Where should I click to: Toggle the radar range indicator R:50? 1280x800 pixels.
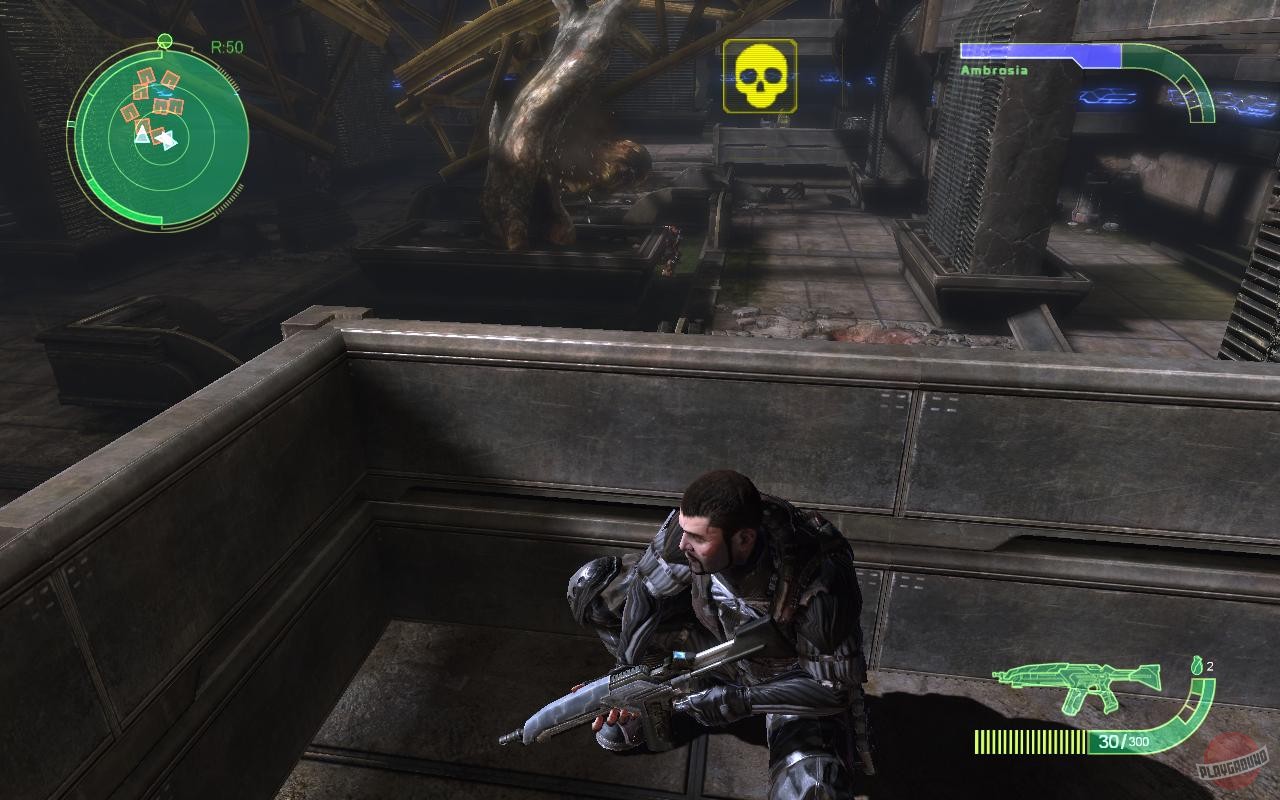click(228, 45)
